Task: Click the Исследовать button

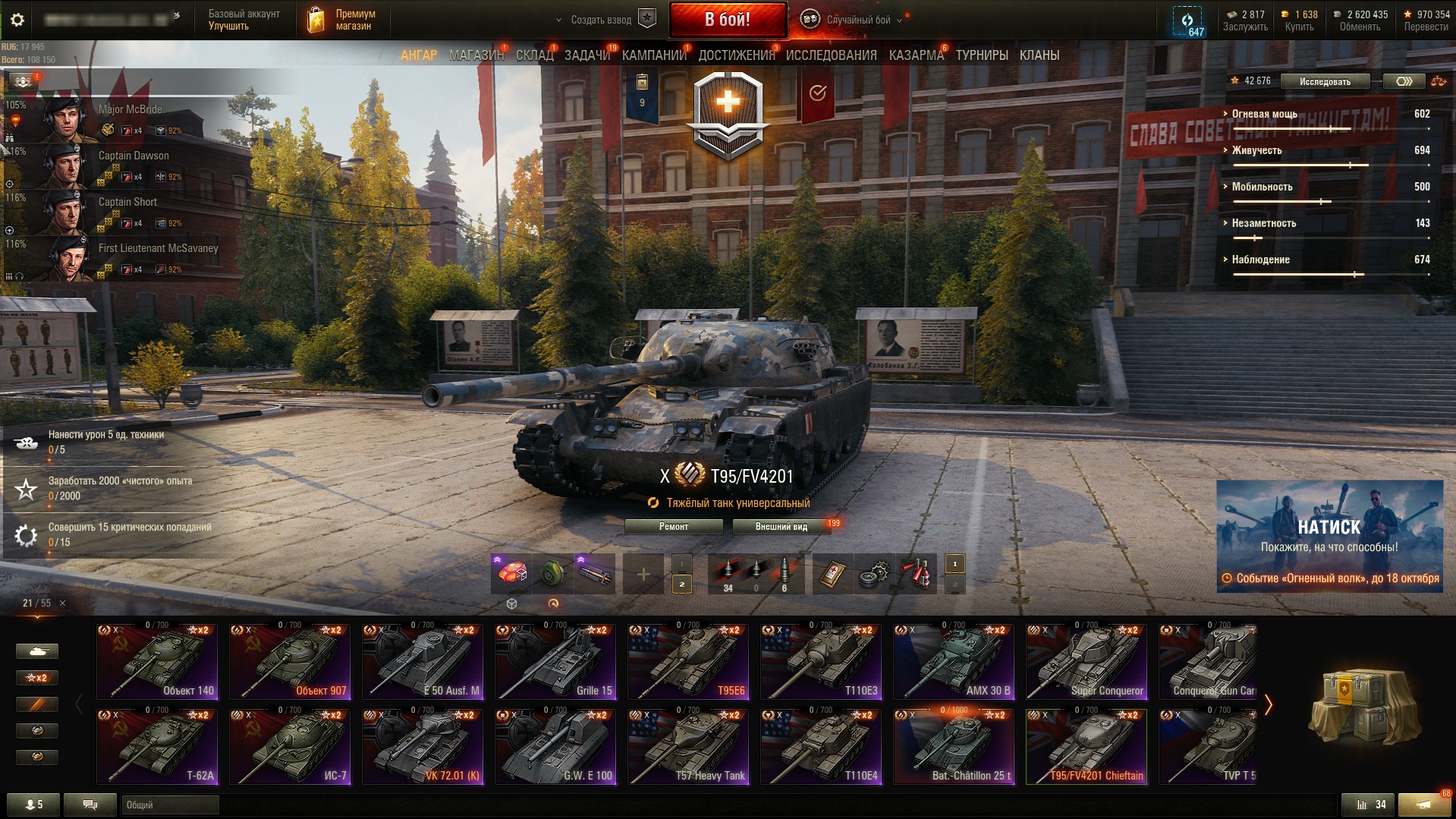Action: 1325,81
